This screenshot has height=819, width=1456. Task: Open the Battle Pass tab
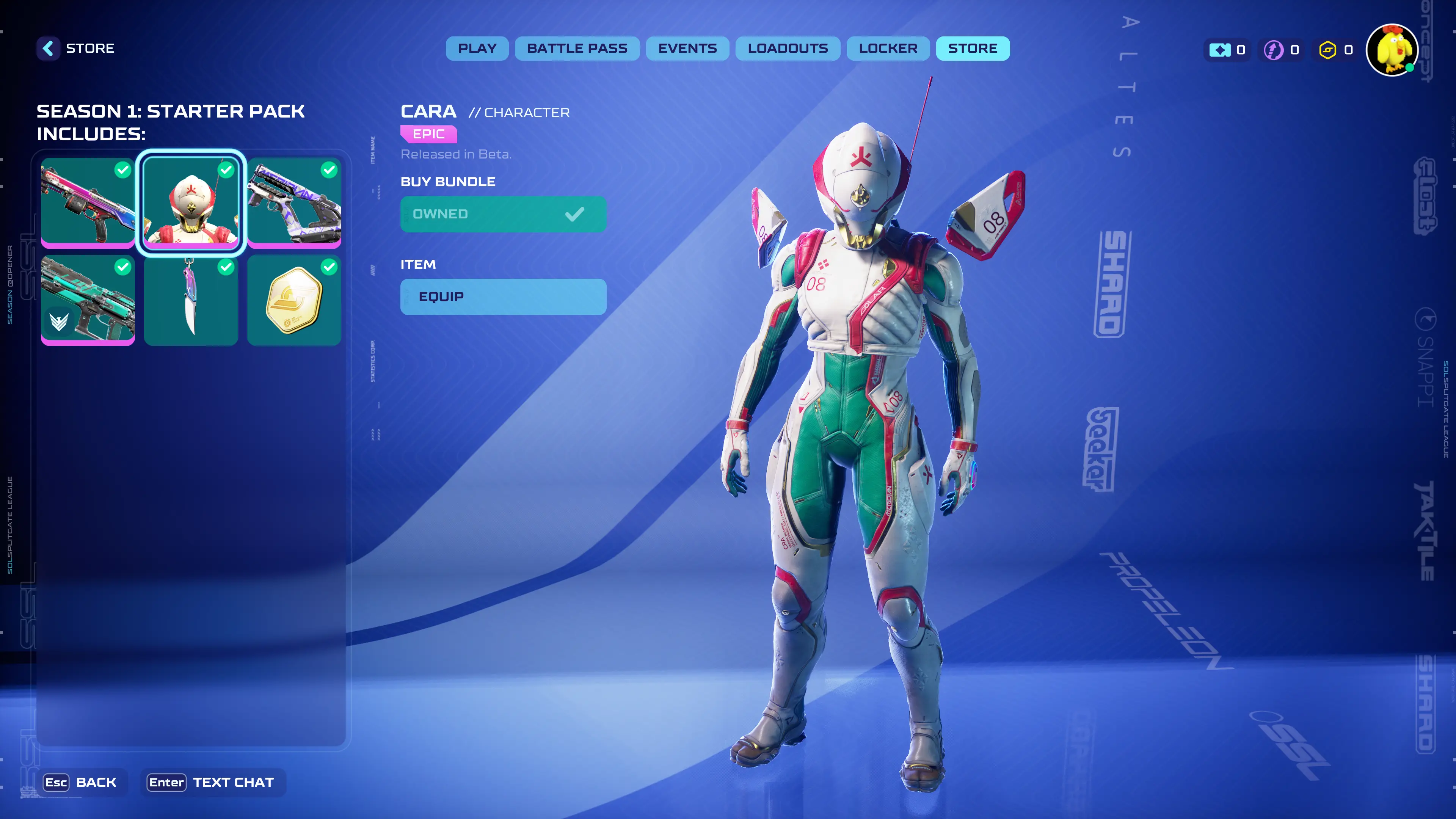coord(576,49)
